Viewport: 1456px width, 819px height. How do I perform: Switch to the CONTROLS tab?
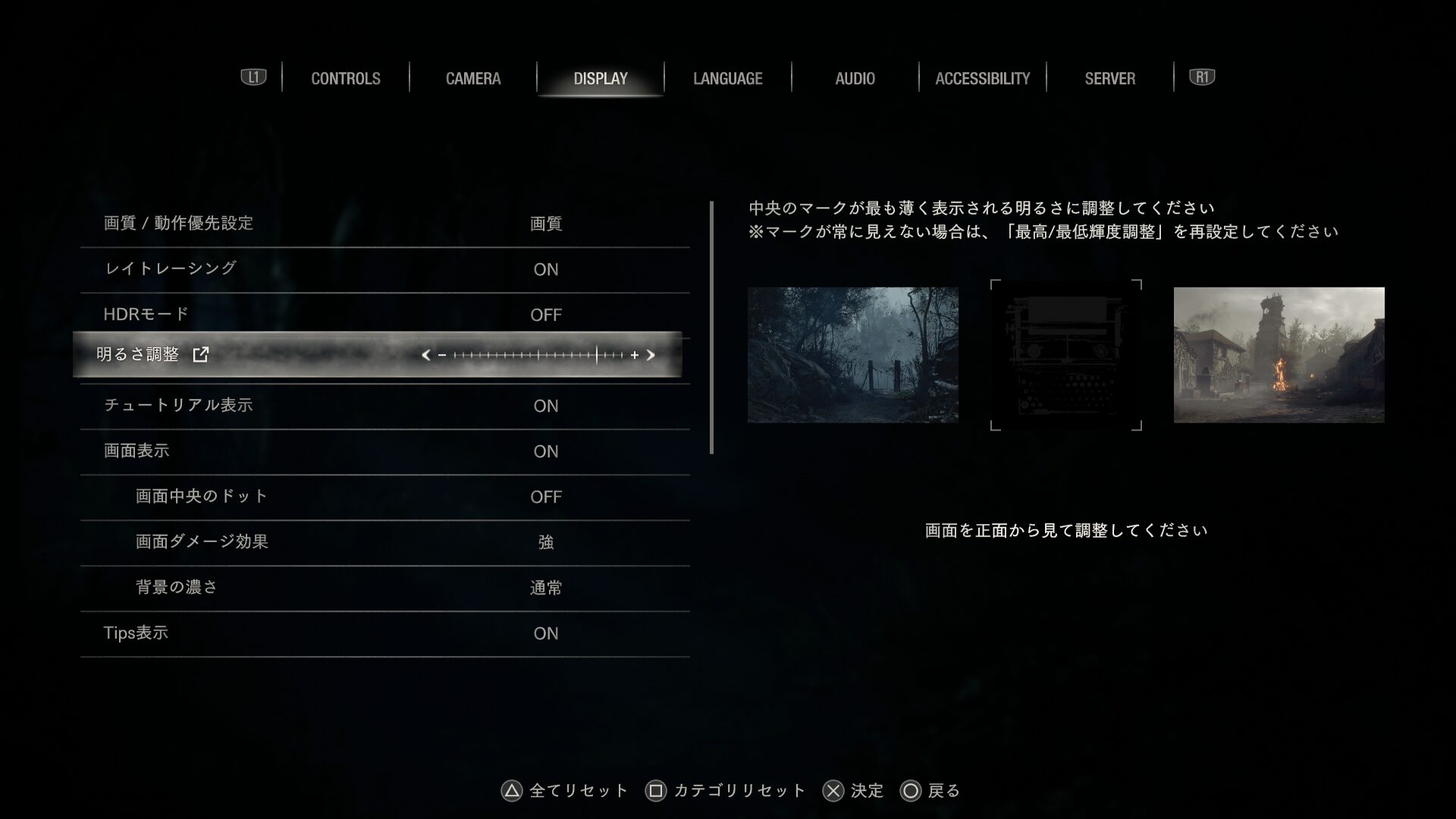[345, 78]
